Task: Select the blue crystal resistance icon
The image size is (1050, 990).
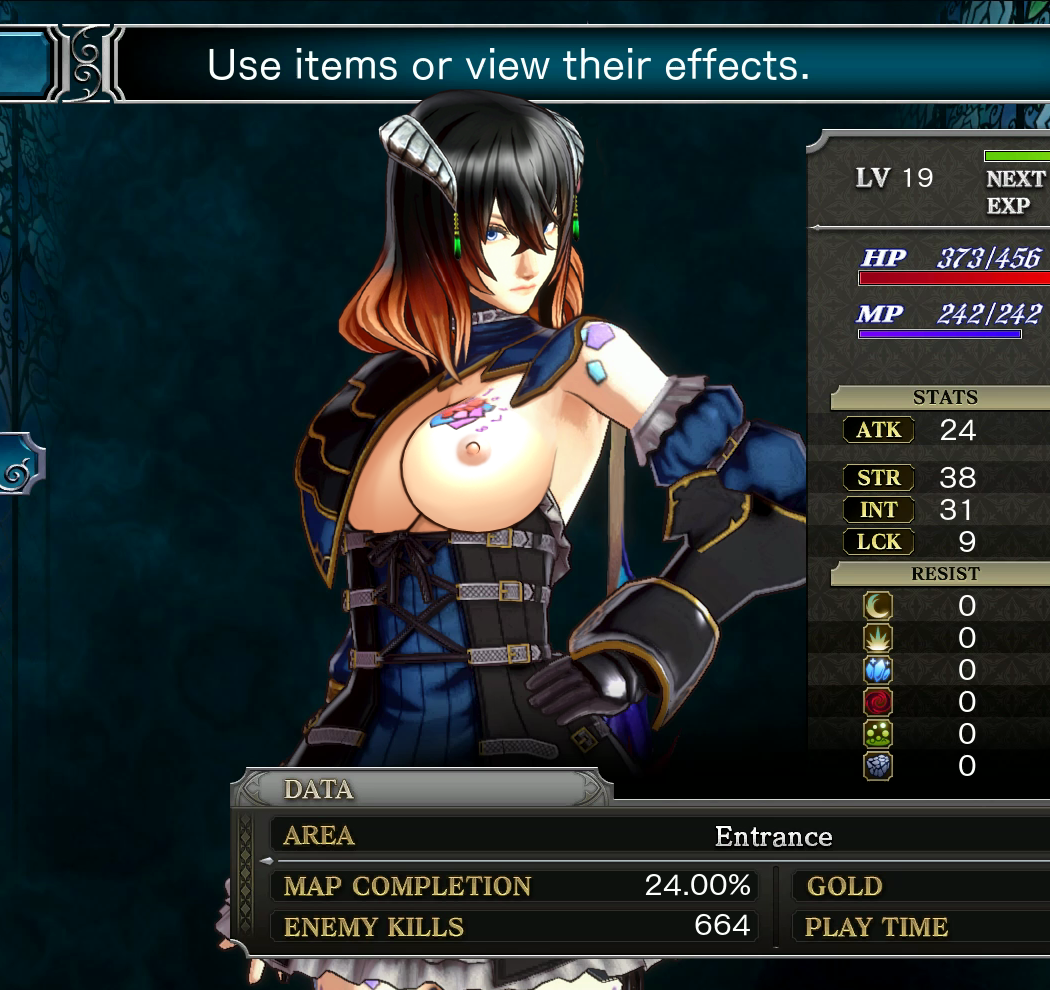Action: coord(878,670)
